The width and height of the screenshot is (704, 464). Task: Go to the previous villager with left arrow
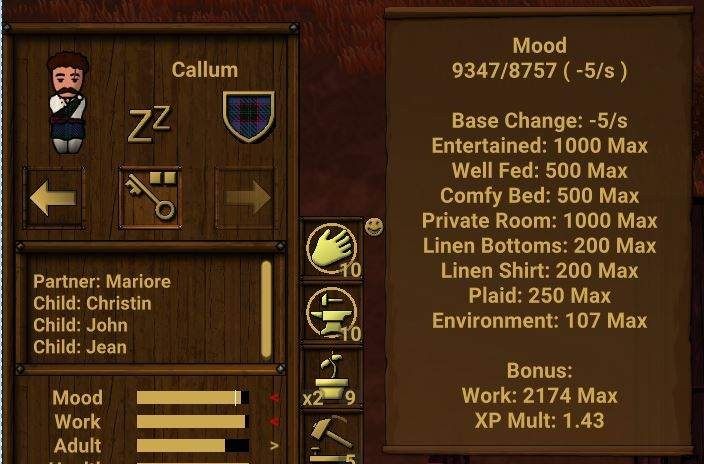(x=53, y=198)
